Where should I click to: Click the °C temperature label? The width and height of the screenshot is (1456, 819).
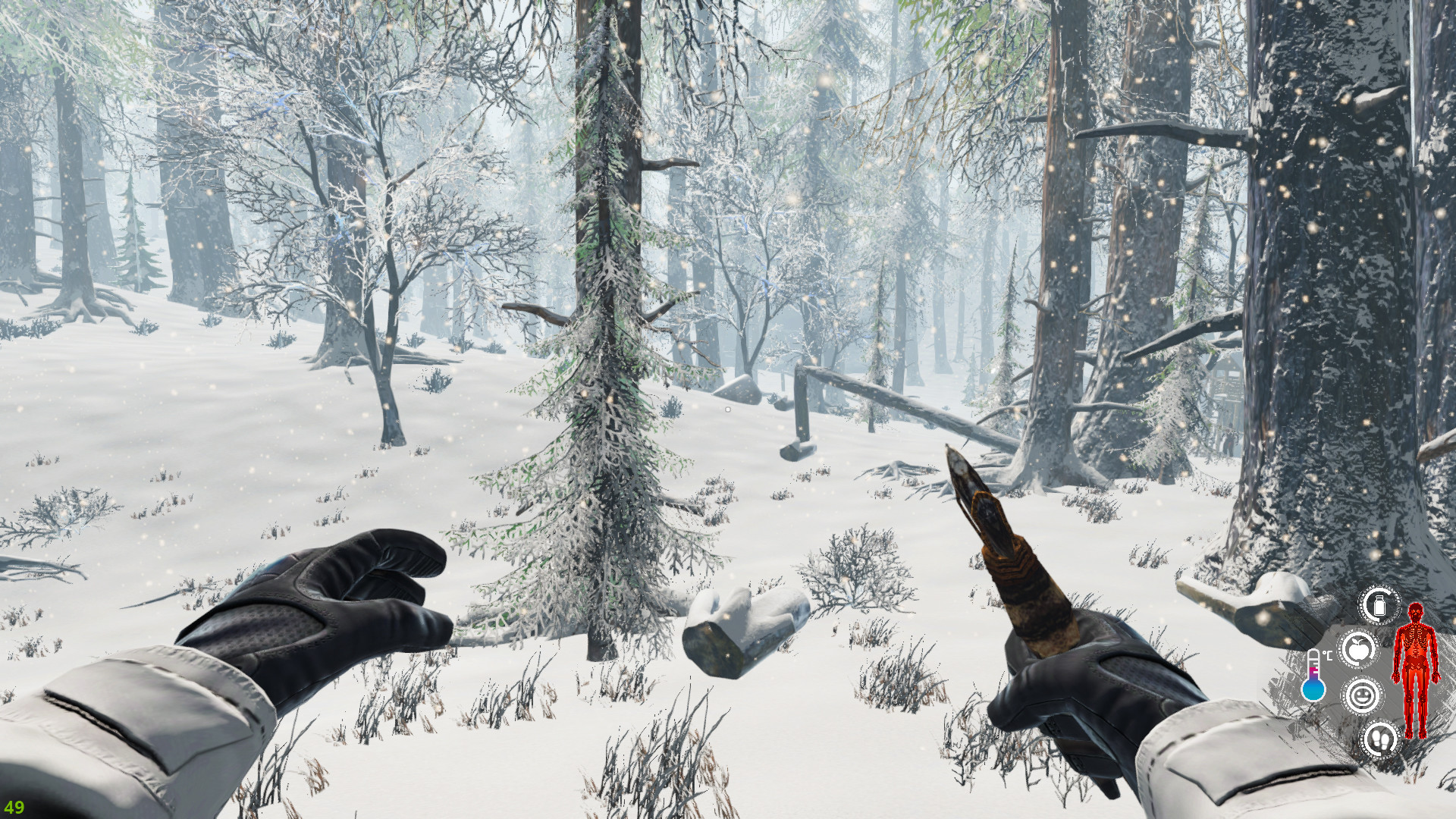tap(1327, 654)
